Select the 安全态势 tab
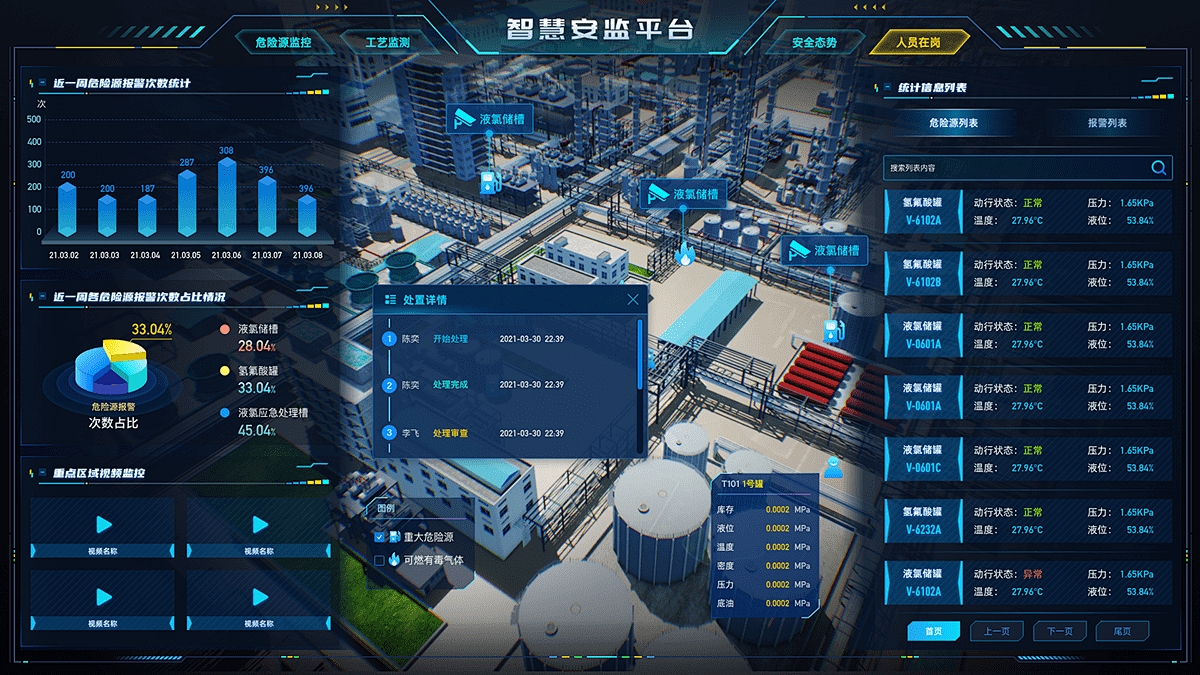The image size is (1200, 675). [x=814, y=43]
